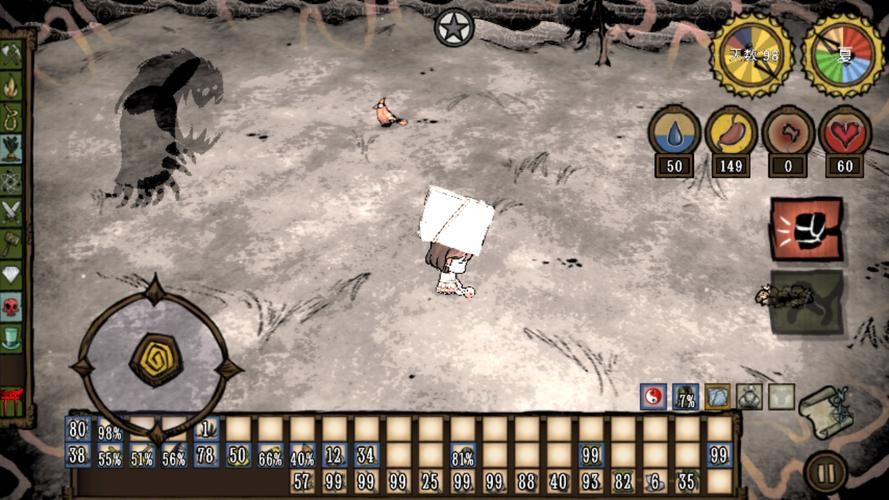The height and width of the screenshot is (500, 889).
Task: Select the atom science crafting tab
Action: click(x=11, y=180)
